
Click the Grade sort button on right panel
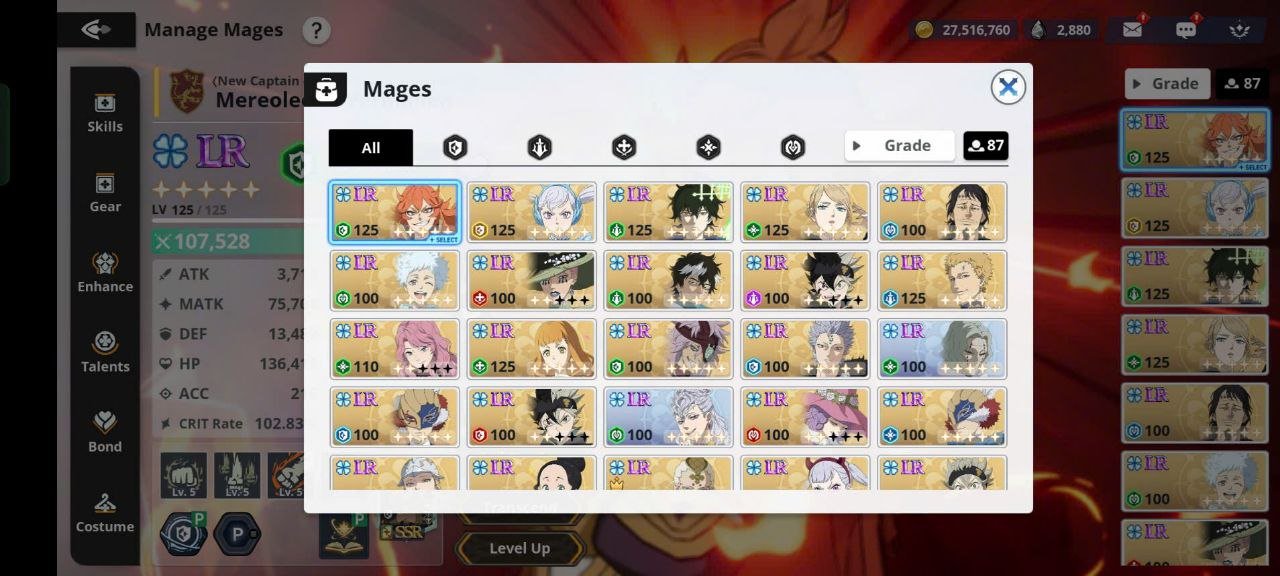1166,84
